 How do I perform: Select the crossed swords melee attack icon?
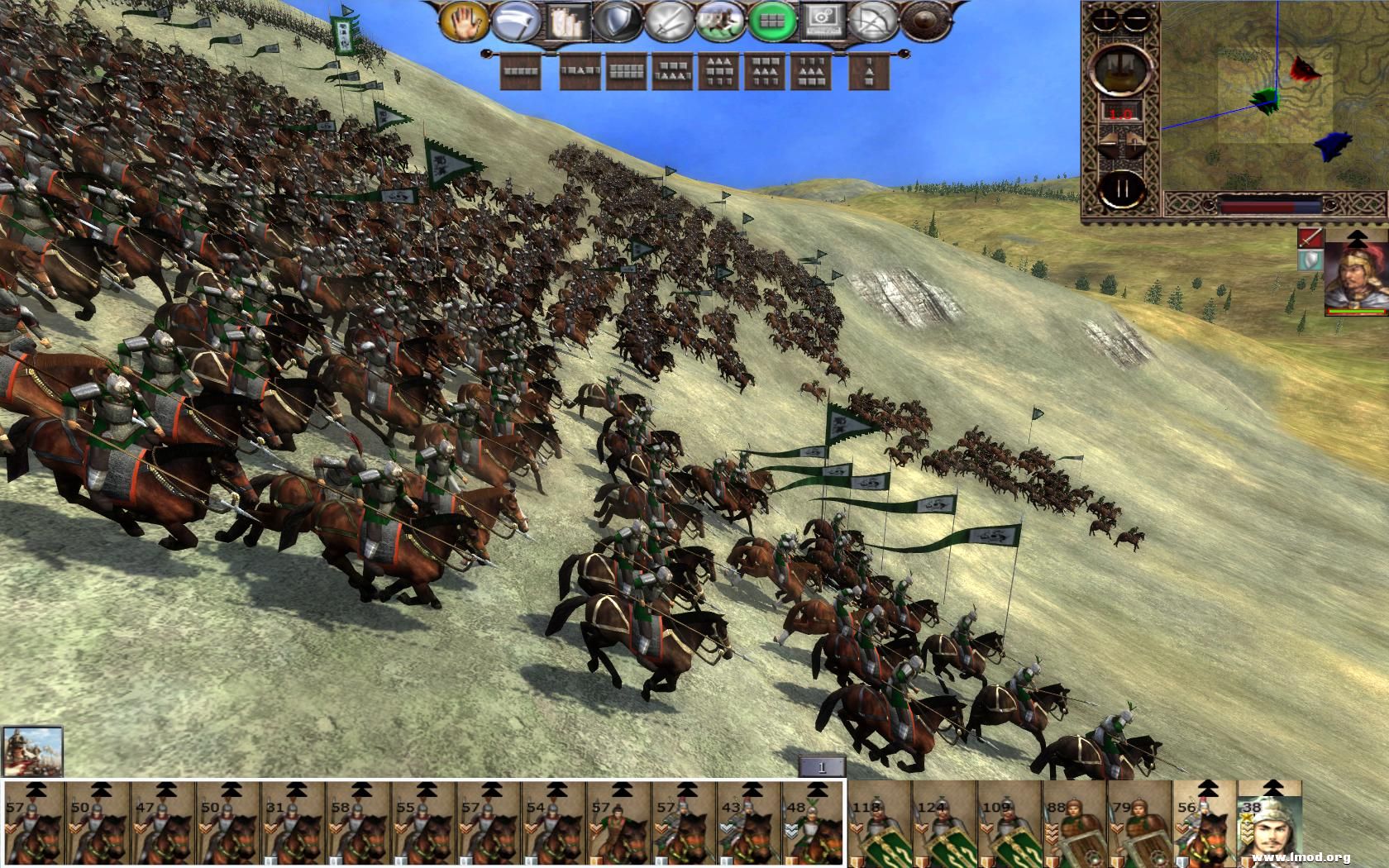[x=668, y=21]
